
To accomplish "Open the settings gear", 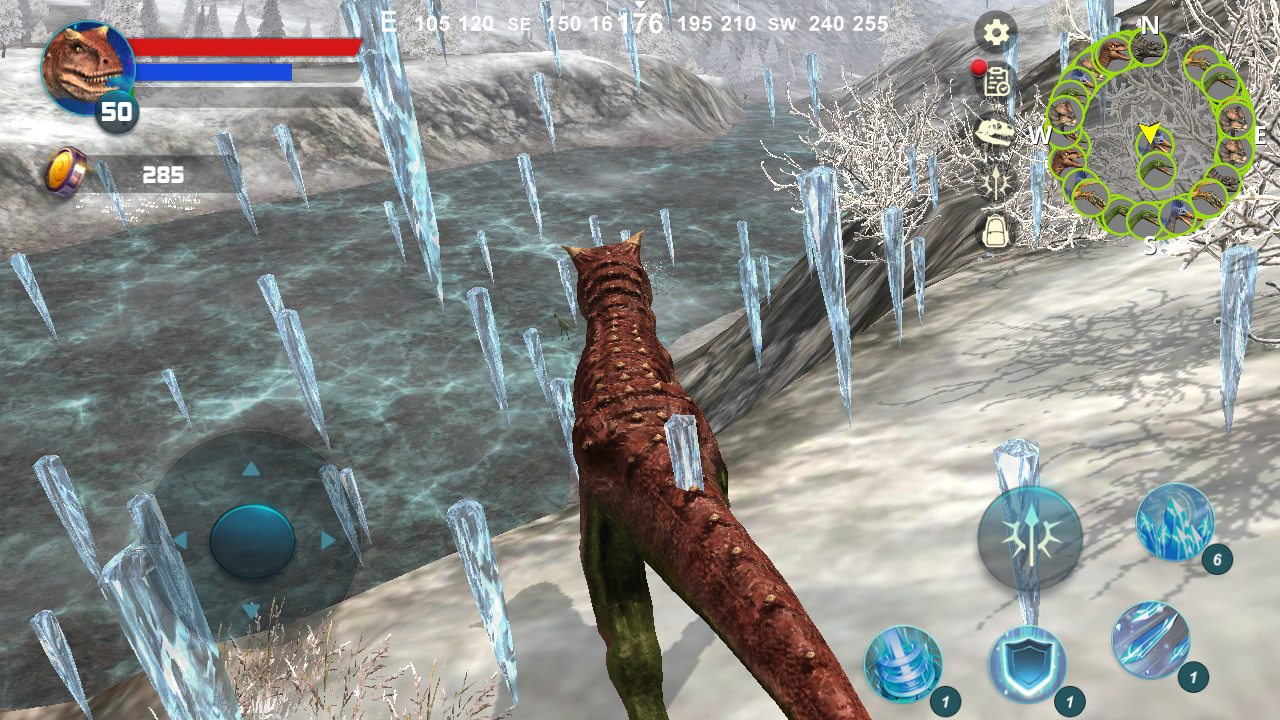I will click(x=993, y=33).
